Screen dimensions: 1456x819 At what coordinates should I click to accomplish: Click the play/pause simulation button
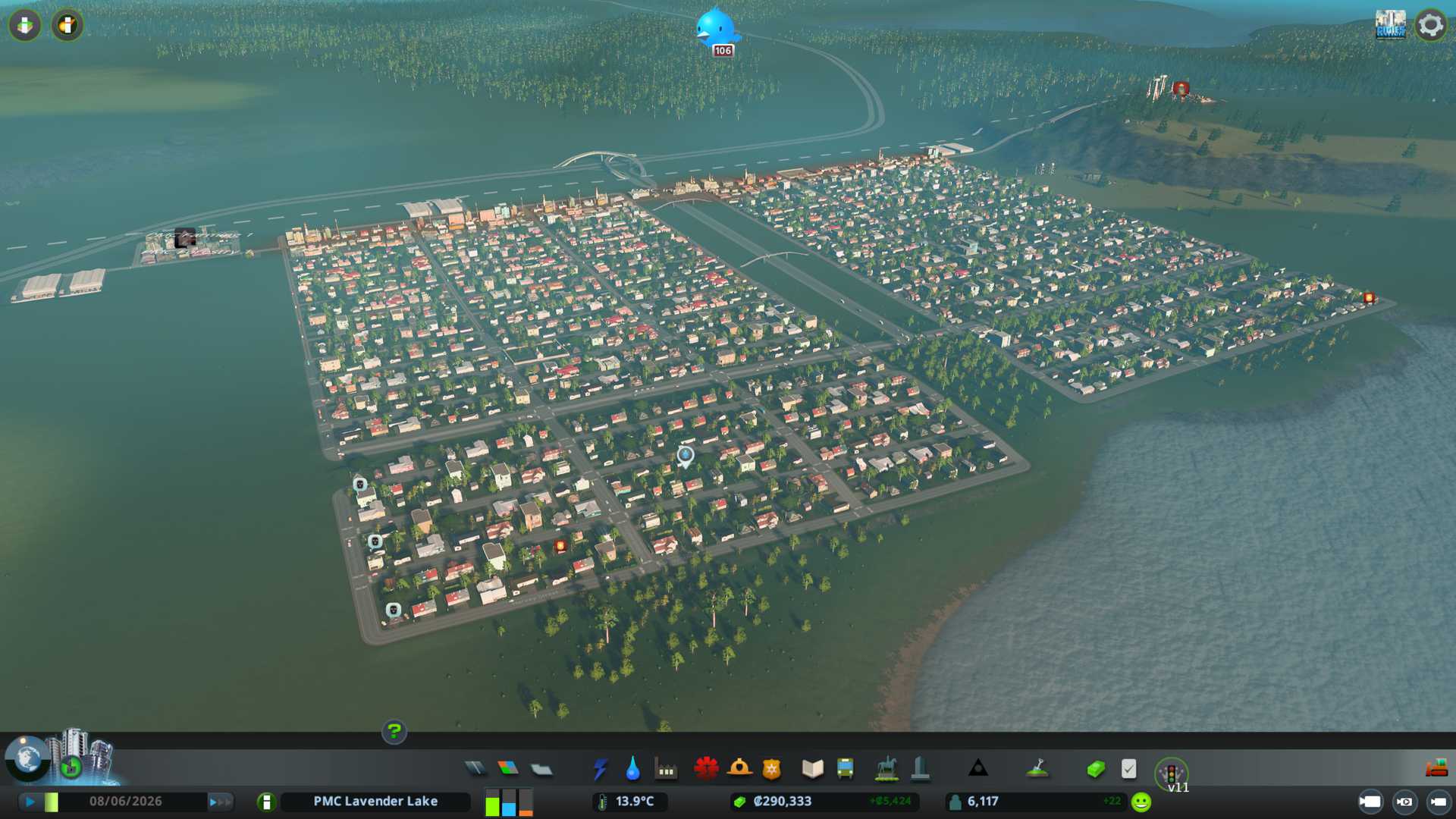(30, 802)
